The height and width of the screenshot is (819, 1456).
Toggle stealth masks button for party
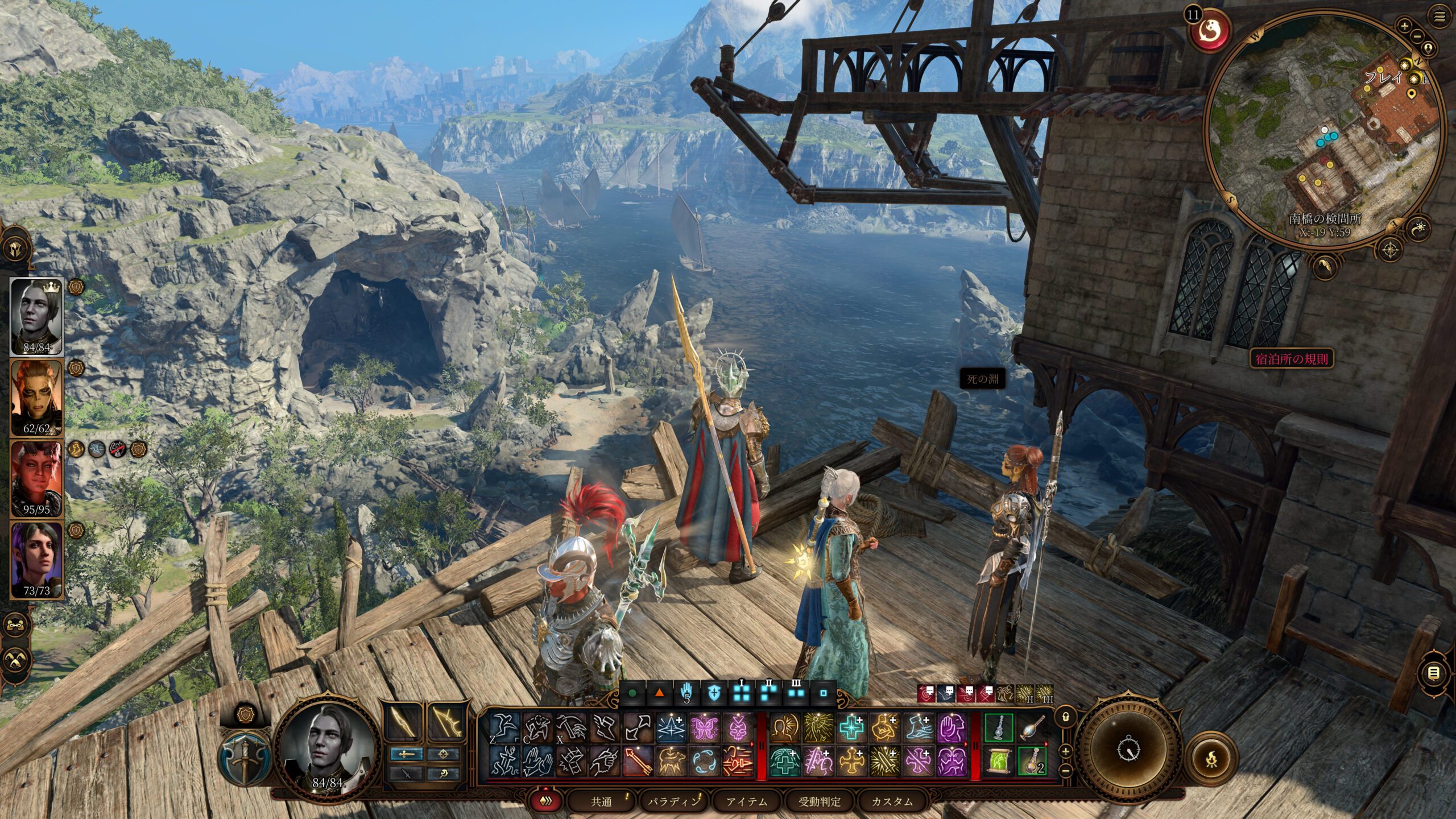15,660
